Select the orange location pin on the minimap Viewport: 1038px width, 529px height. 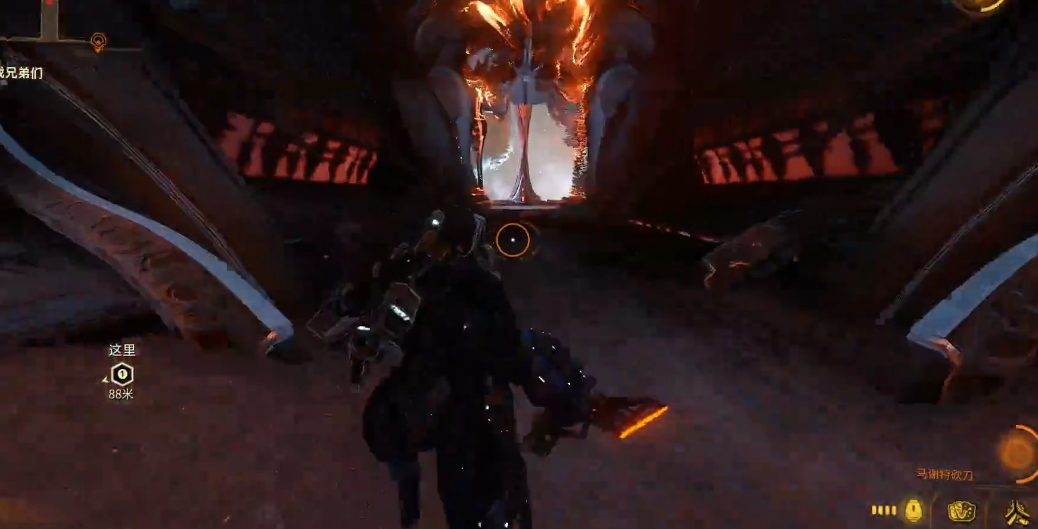click(97, 41)
